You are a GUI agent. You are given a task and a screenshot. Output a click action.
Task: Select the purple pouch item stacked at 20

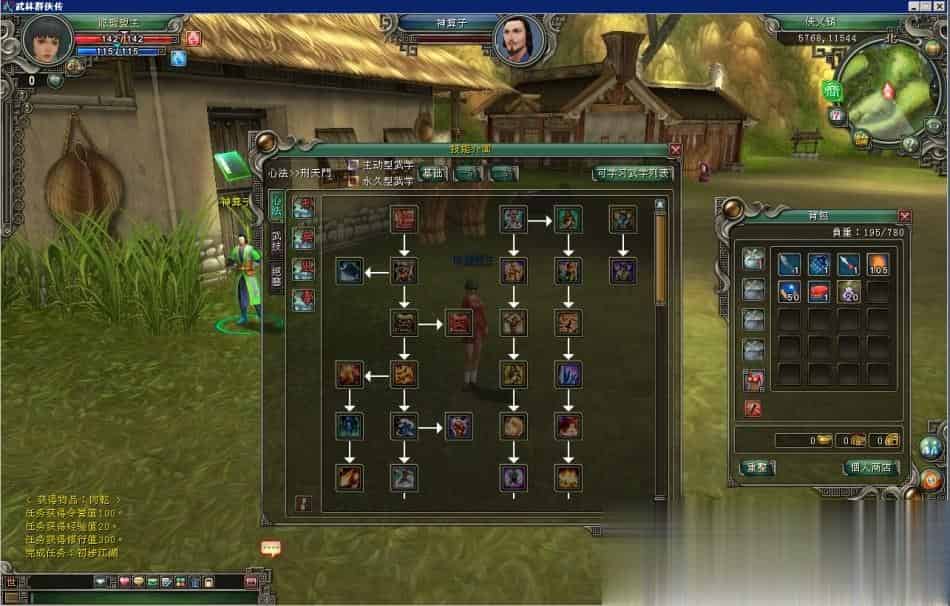tap(848, 292)
